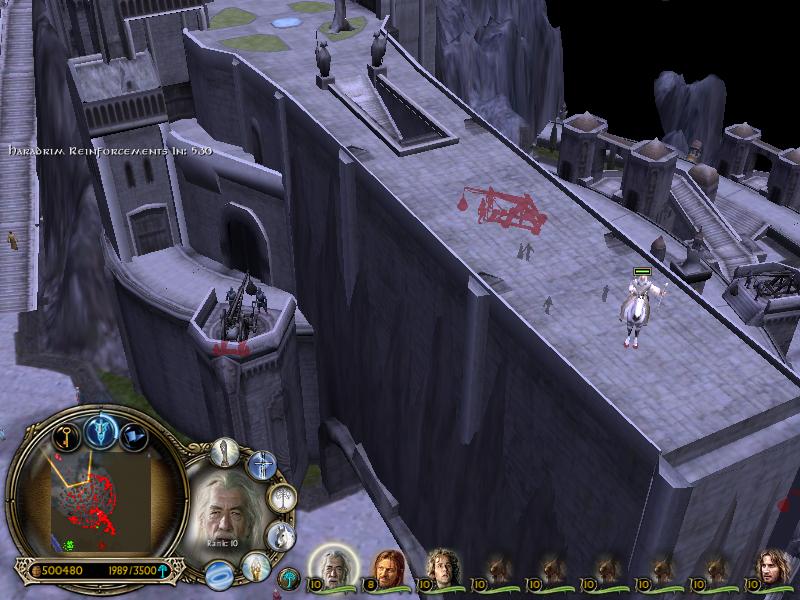Screen dimensions: 800x600
Task: Use the glowing sword ability icon
Action: 263,464
